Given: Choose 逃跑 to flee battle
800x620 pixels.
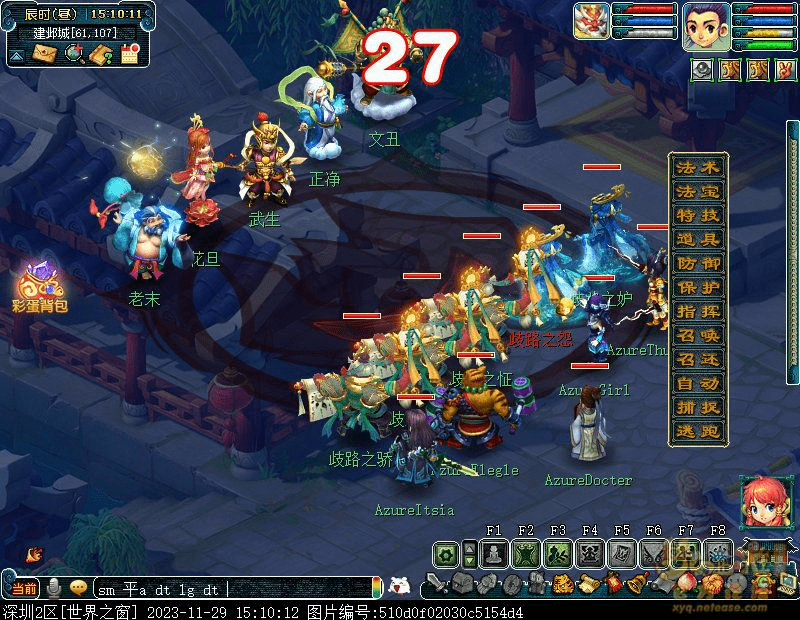Looking at the screenshot, I should 697,431.
